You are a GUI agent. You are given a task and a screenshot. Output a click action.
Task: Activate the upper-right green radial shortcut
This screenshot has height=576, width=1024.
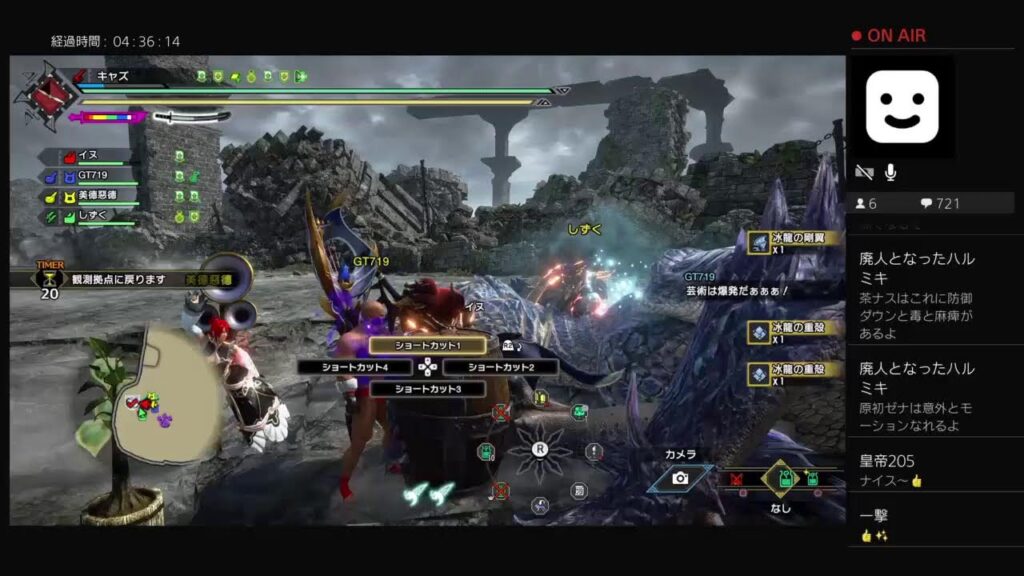click(x=578, y=412)
